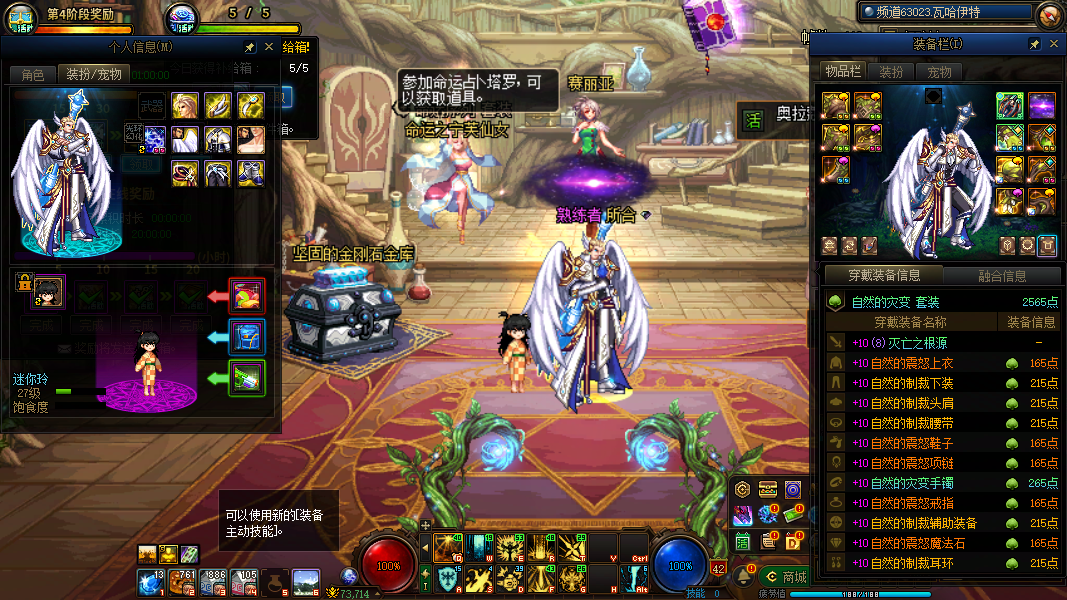Close the 个人信息 personal info window
Viewport: 1067px width, 600px height.
point(268,47)
